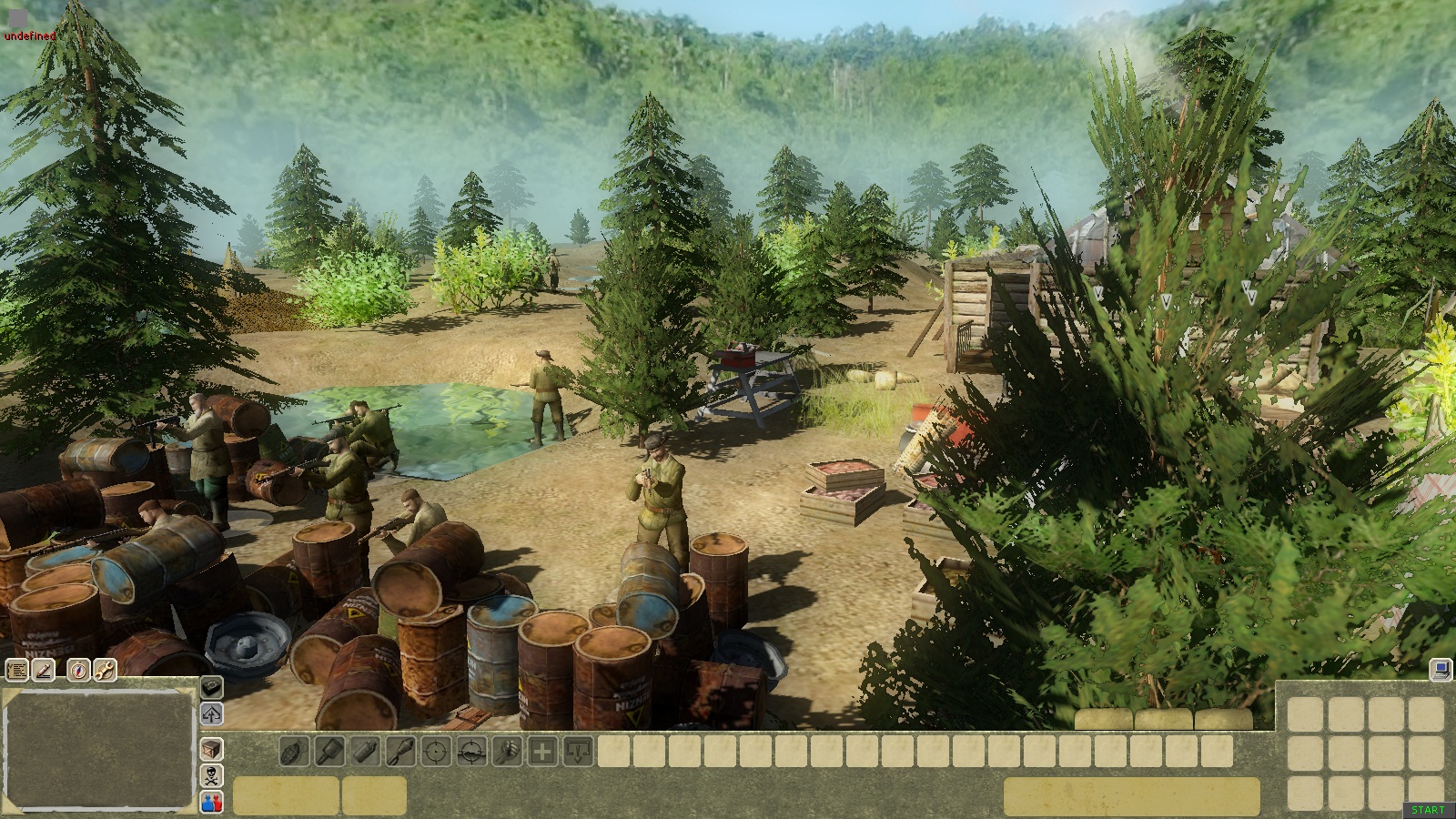Open the objectives list icon

(16, 671)
